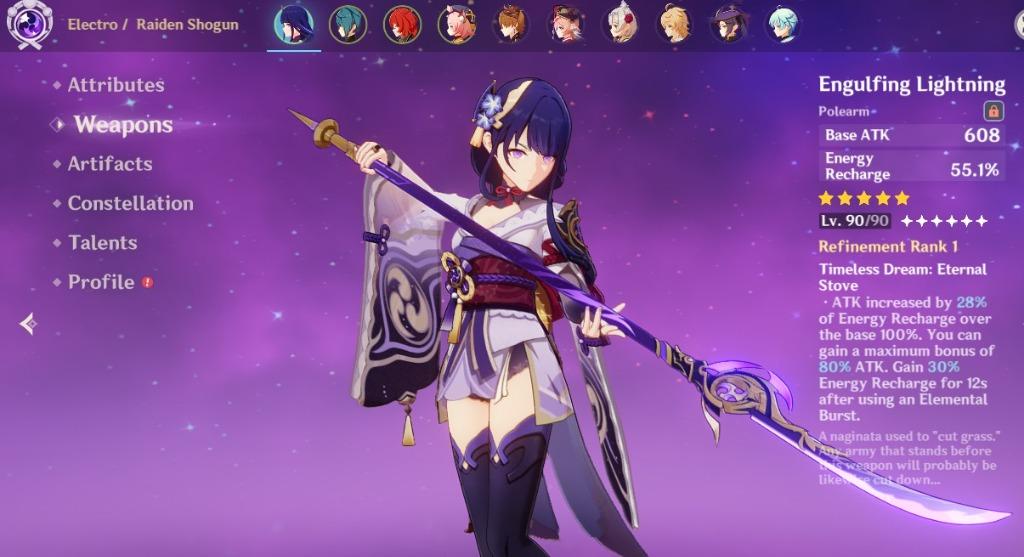Go to the Artifacts section
Screen dimensions: 1024x557
coord(109,164)
